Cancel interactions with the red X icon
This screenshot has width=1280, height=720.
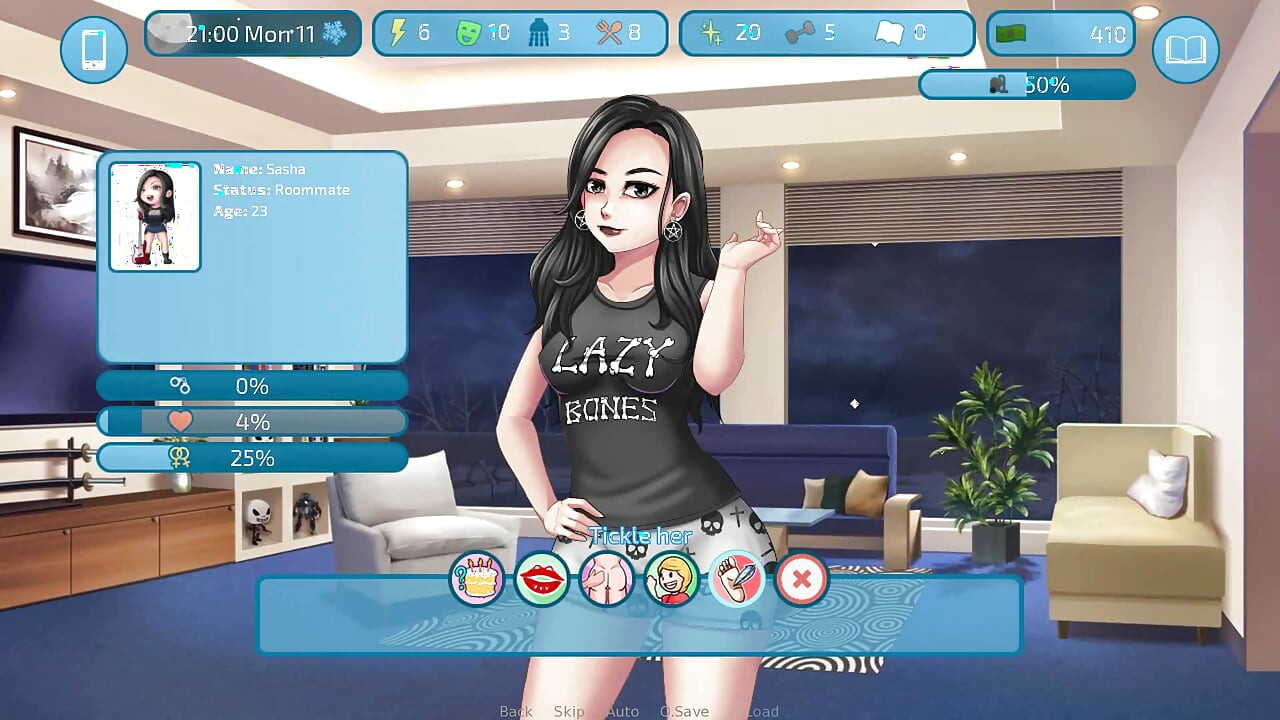802,578
